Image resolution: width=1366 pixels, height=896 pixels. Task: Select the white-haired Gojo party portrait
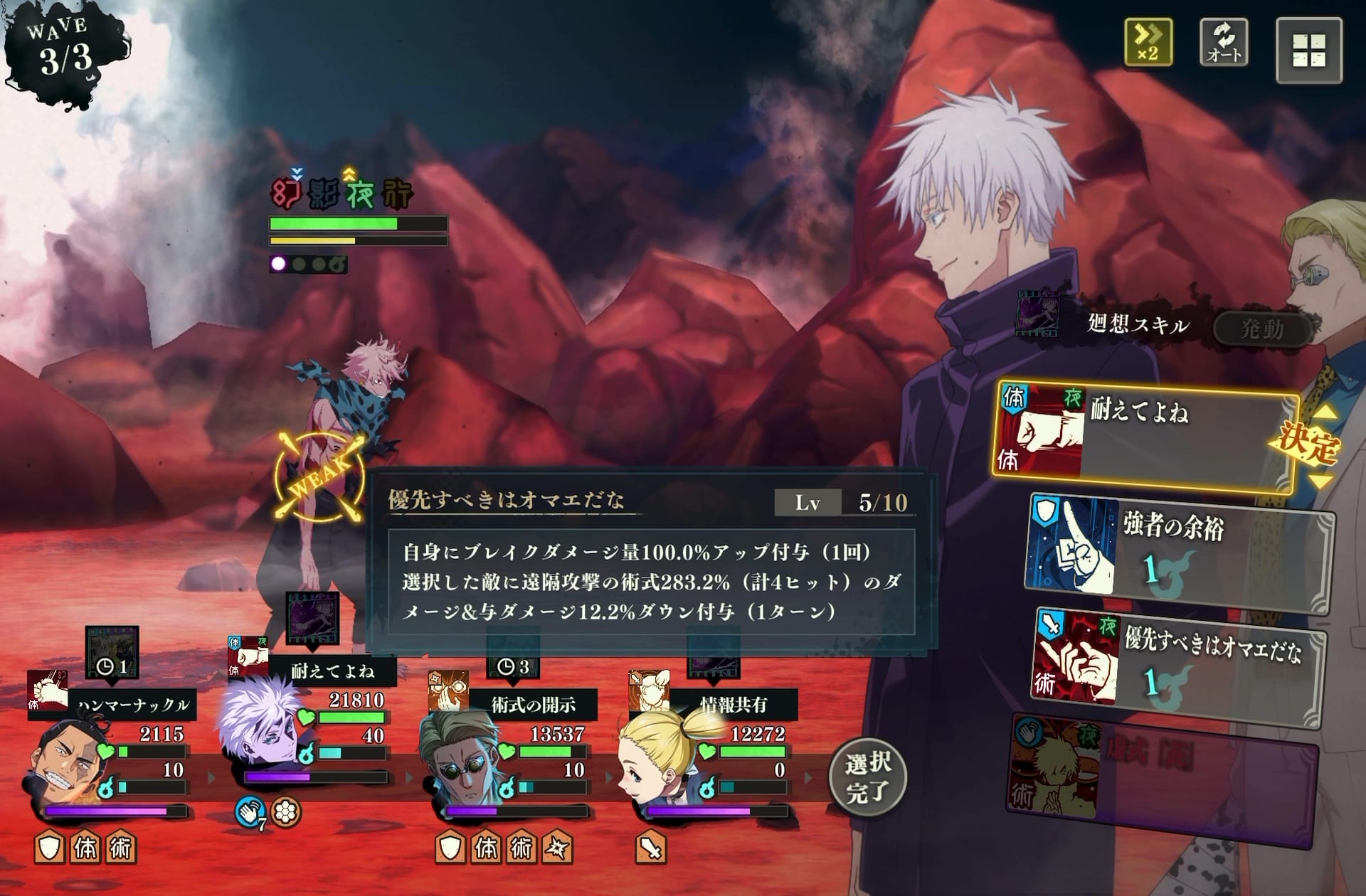[x=260, y=732]
